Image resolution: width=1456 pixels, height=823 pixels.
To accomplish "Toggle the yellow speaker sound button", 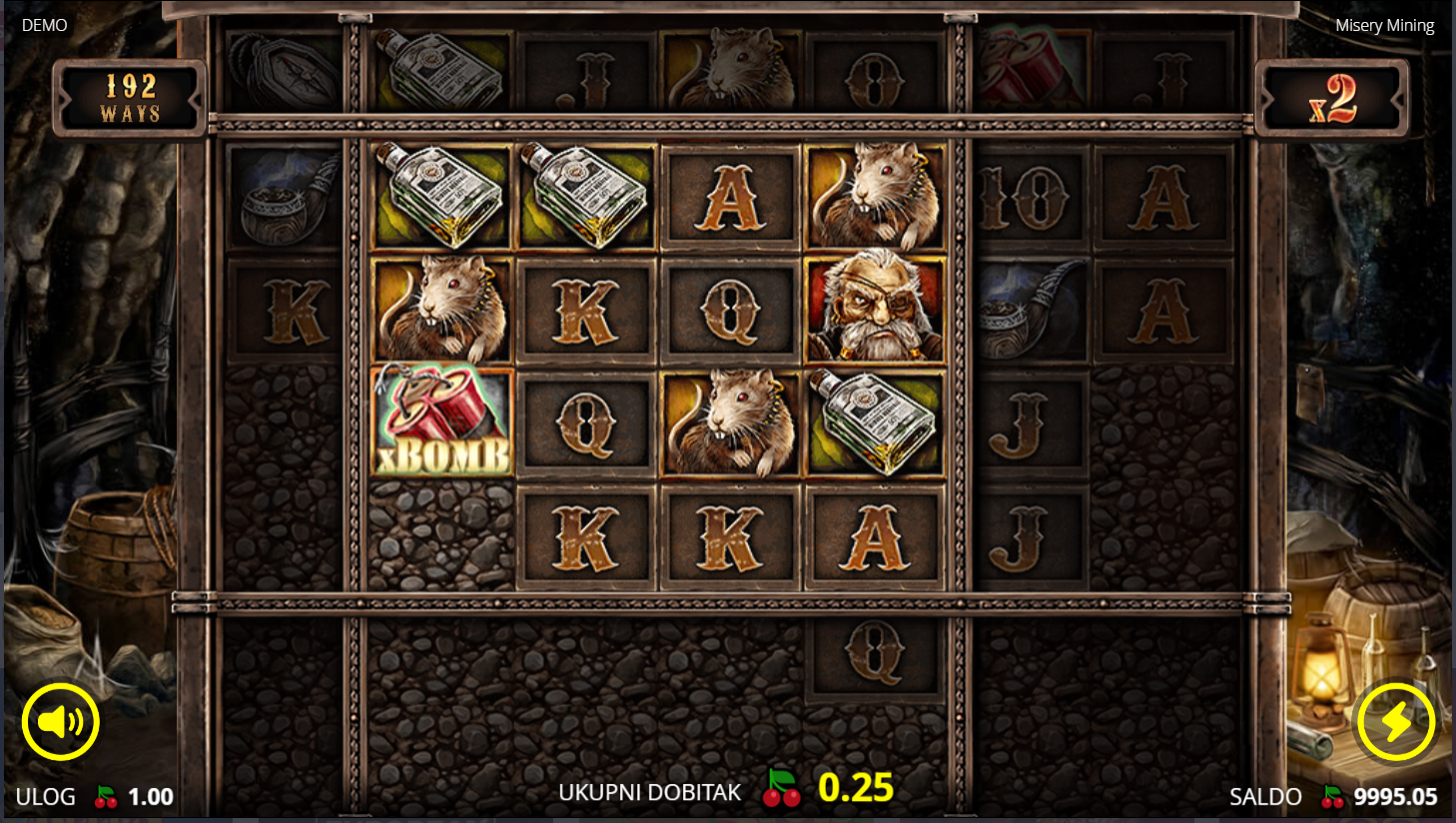I will (x=60, y=721).
